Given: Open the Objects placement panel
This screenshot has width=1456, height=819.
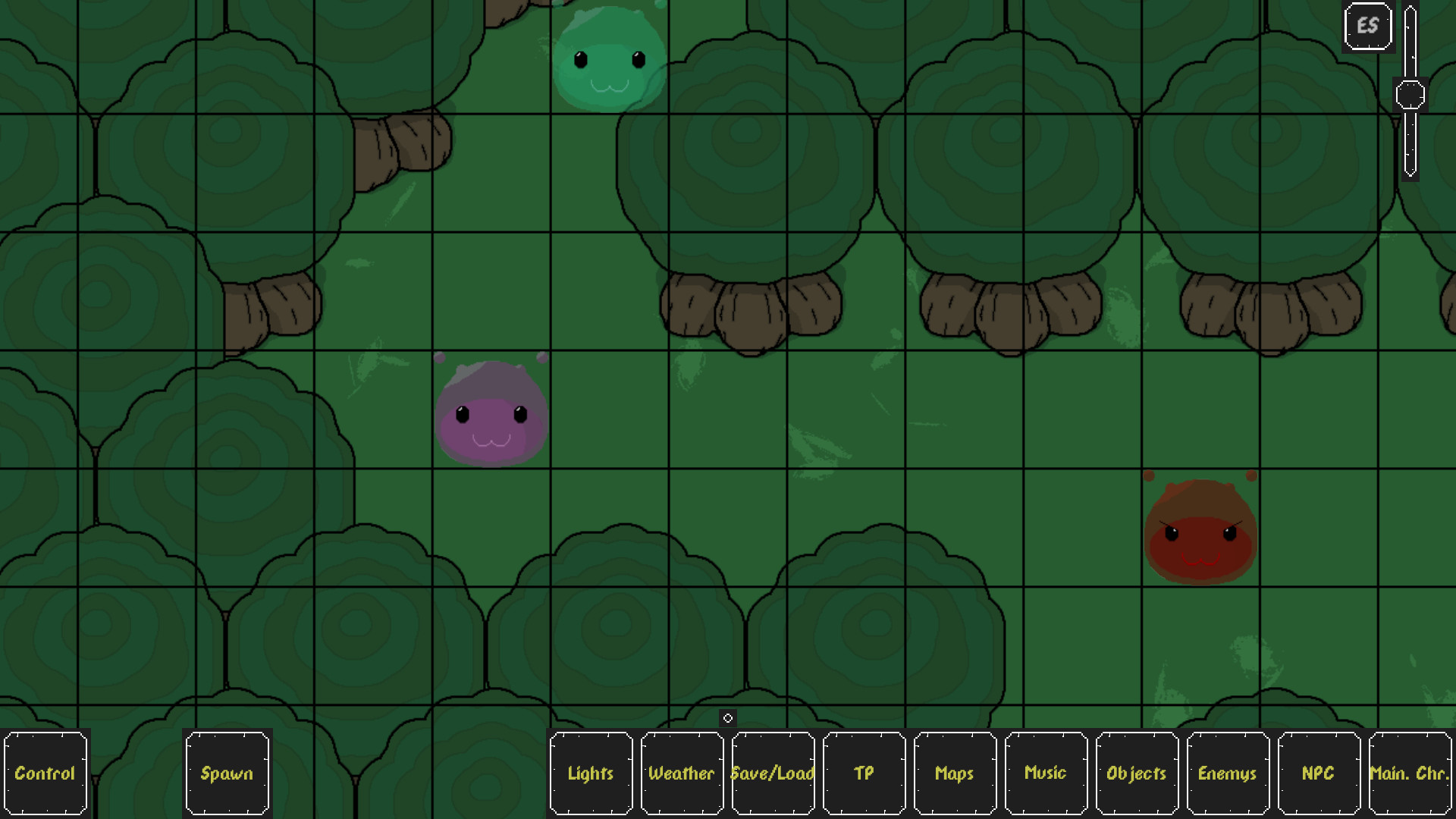Looking at the screenshot, I should (x=1136, y=773).
